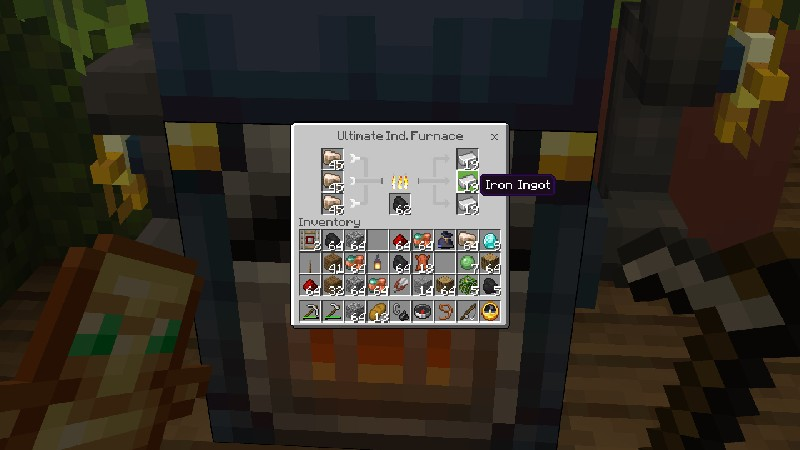800x450 pixels.
Task: Pick up the orange copper-colored armor item
Action: pos(422,263)
